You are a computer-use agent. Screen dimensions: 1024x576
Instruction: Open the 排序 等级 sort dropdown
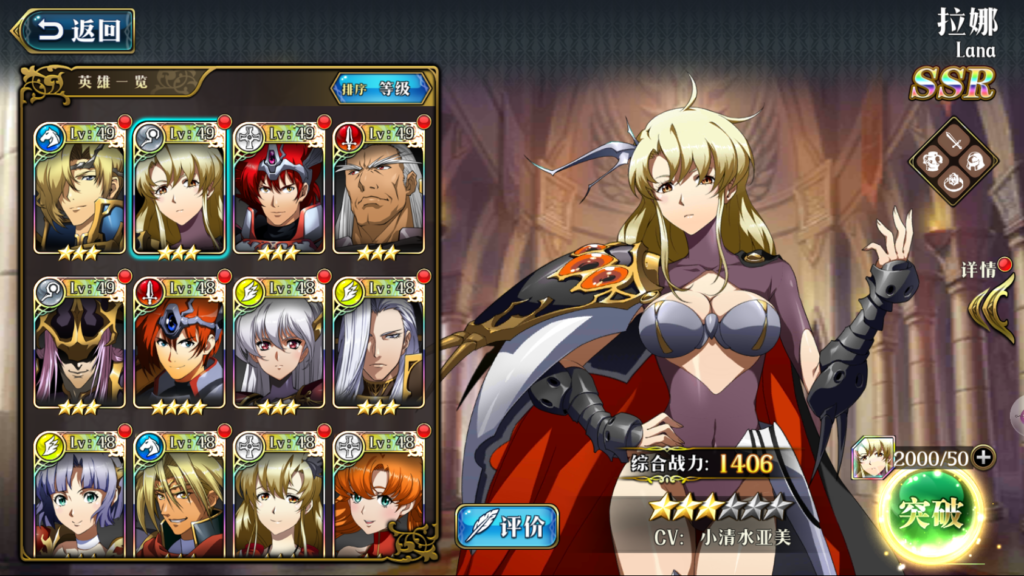coord(380,89)
